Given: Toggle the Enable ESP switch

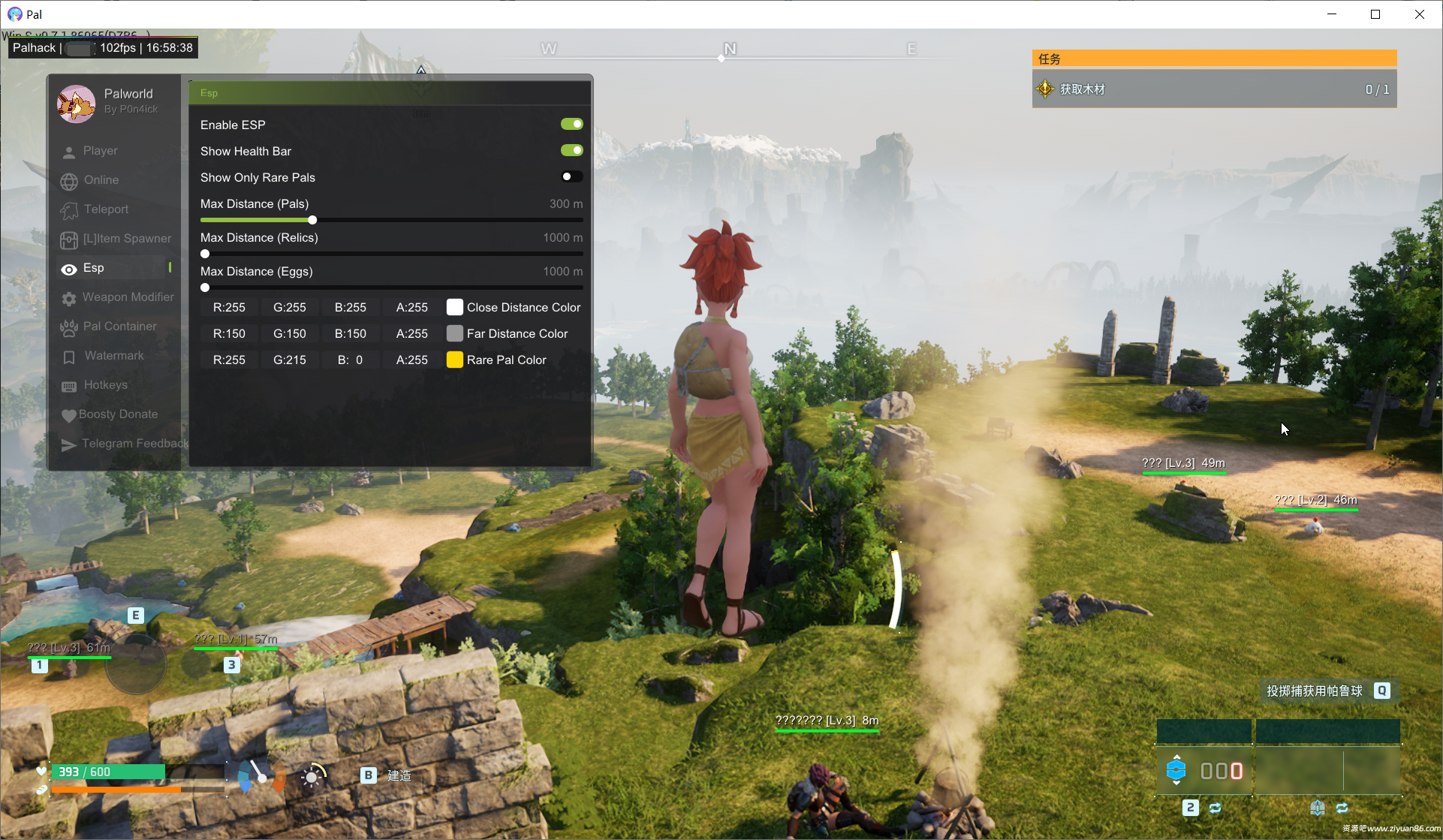Looking at the screenshot, I should pyautogui.click(x=571, y=125).
